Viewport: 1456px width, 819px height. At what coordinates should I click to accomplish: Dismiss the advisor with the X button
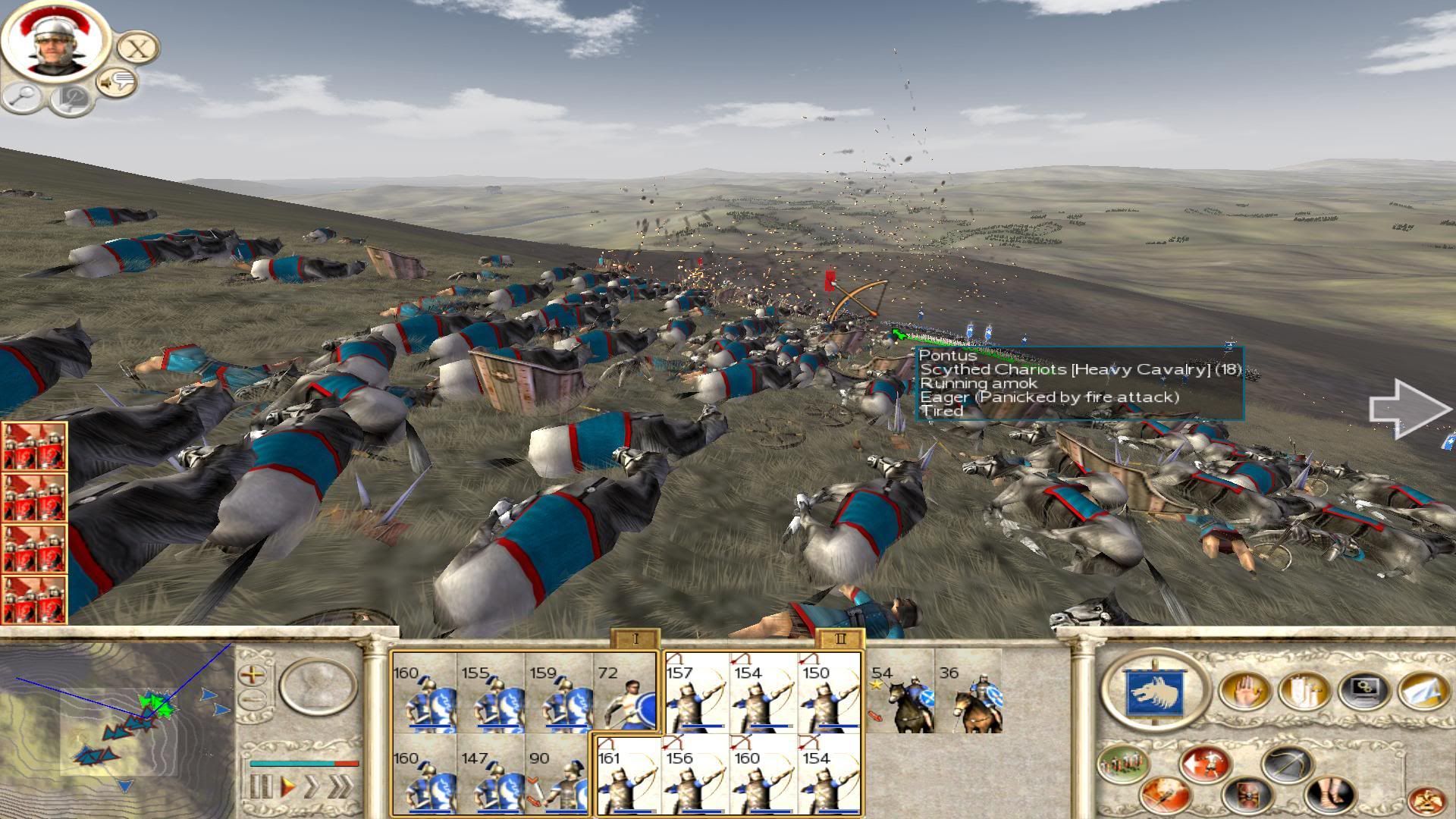click(x=137, y=48)
